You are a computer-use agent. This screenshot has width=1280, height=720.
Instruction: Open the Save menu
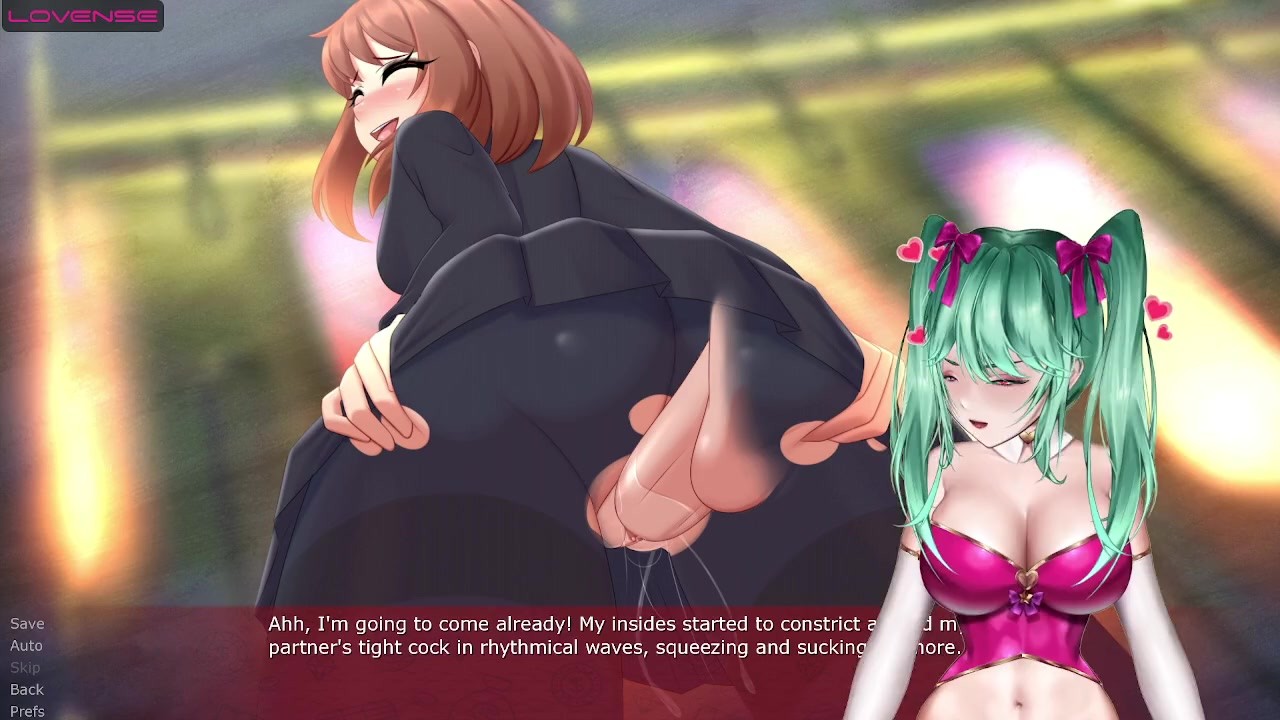[27, 623]
